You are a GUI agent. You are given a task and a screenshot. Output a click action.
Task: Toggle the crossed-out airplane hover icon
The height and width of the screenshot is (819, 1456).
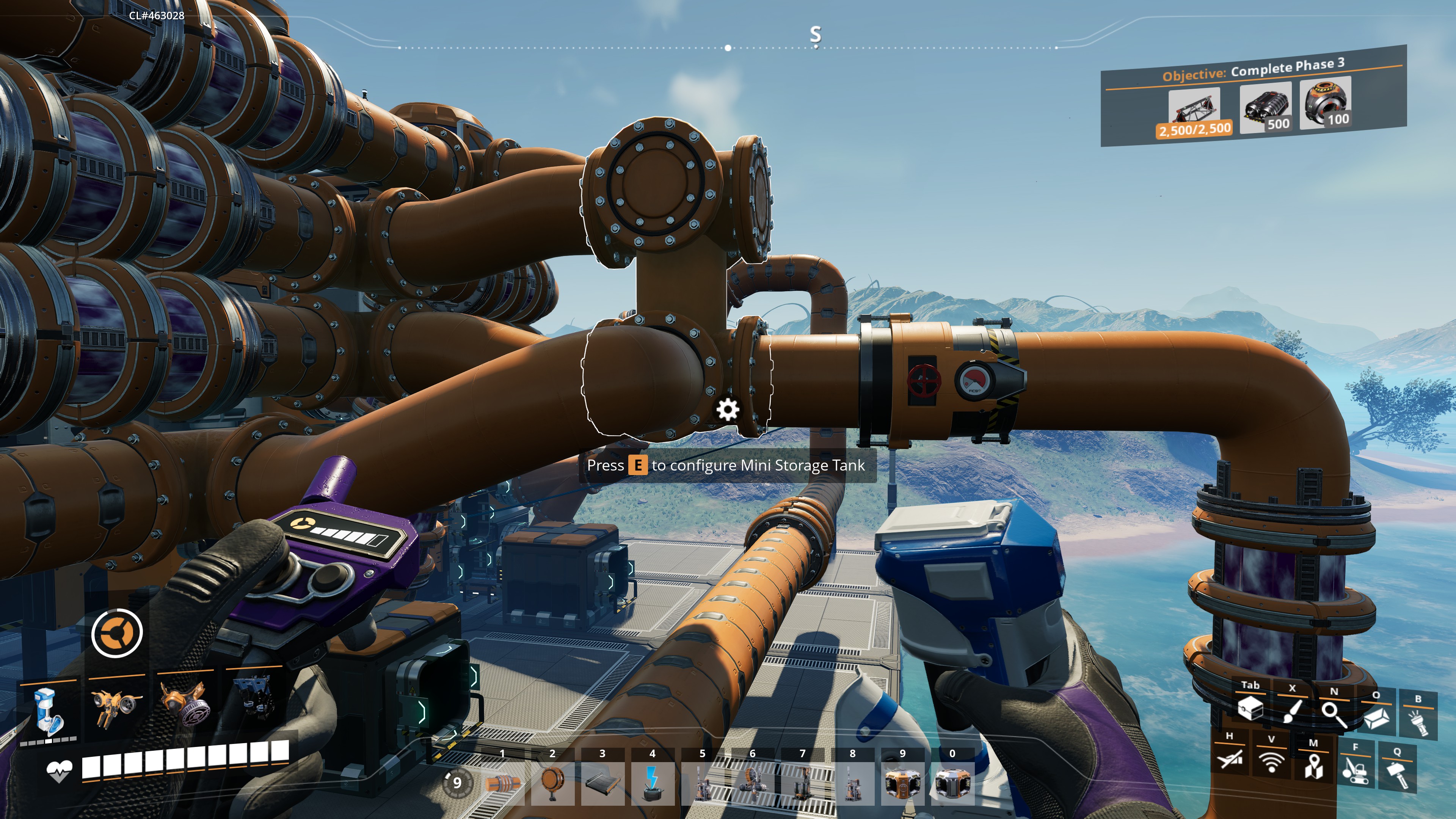[1229, 758]
